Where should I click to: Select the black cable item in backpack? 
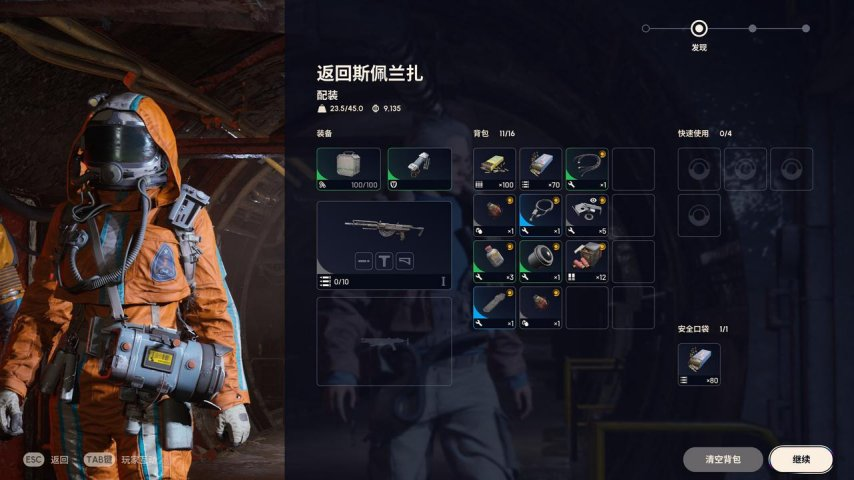click(586, 169)
